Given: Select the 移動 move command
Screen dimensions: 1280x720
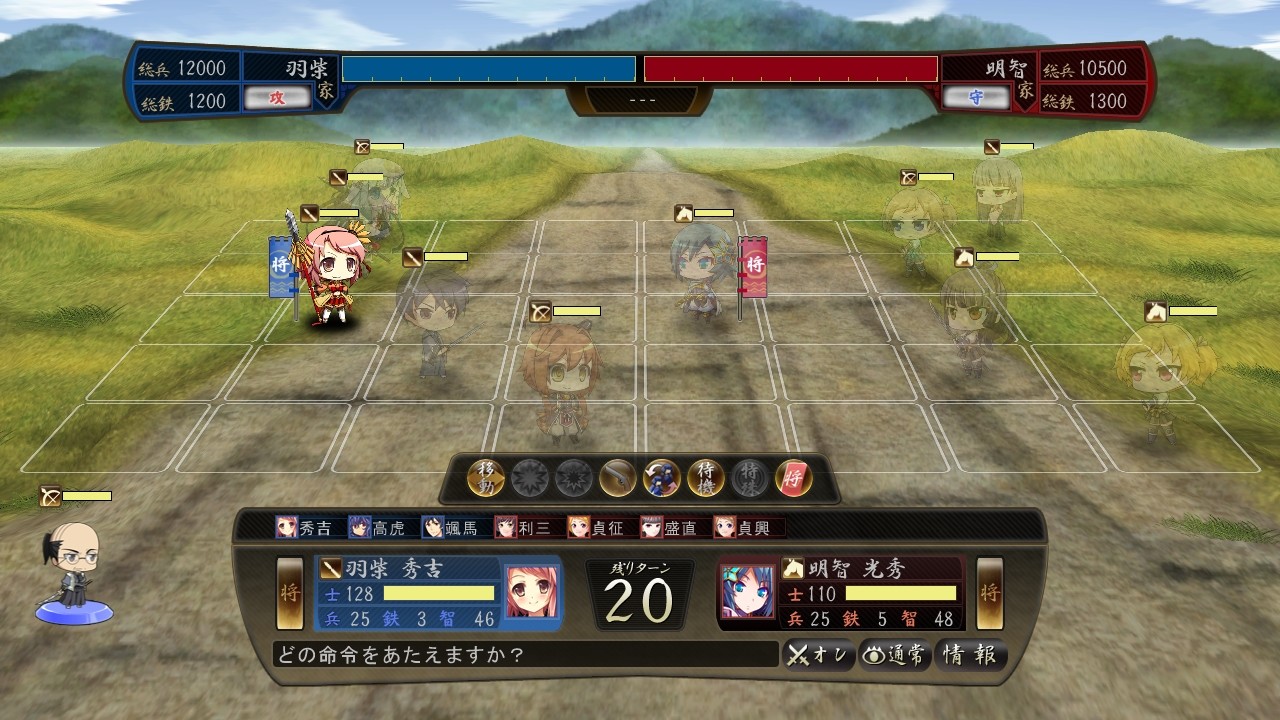Looking at the screenshot, I should point(486,479).
